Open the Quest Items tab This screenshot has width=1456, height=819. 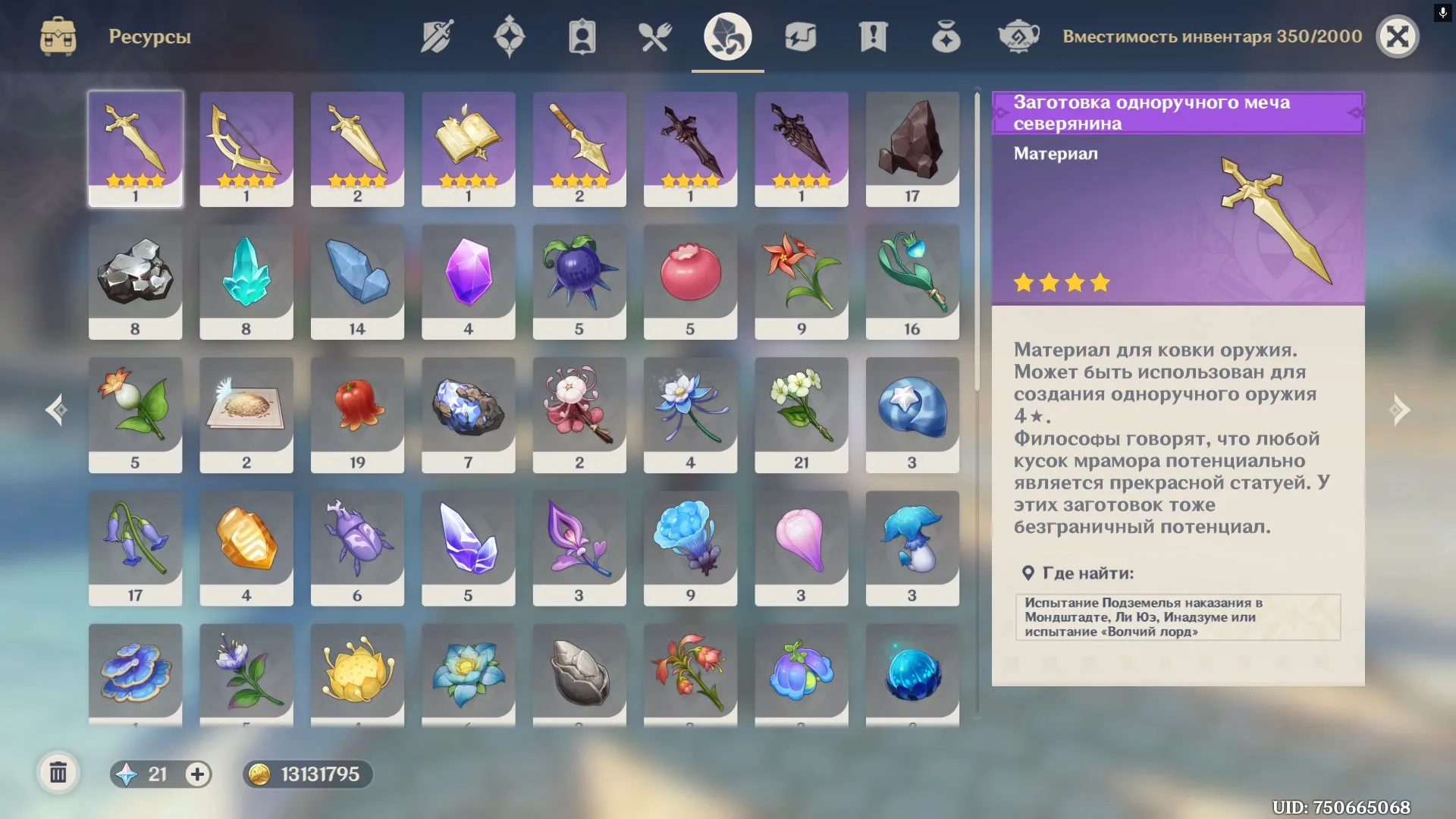pyautogui.click(x=874, y=36)
